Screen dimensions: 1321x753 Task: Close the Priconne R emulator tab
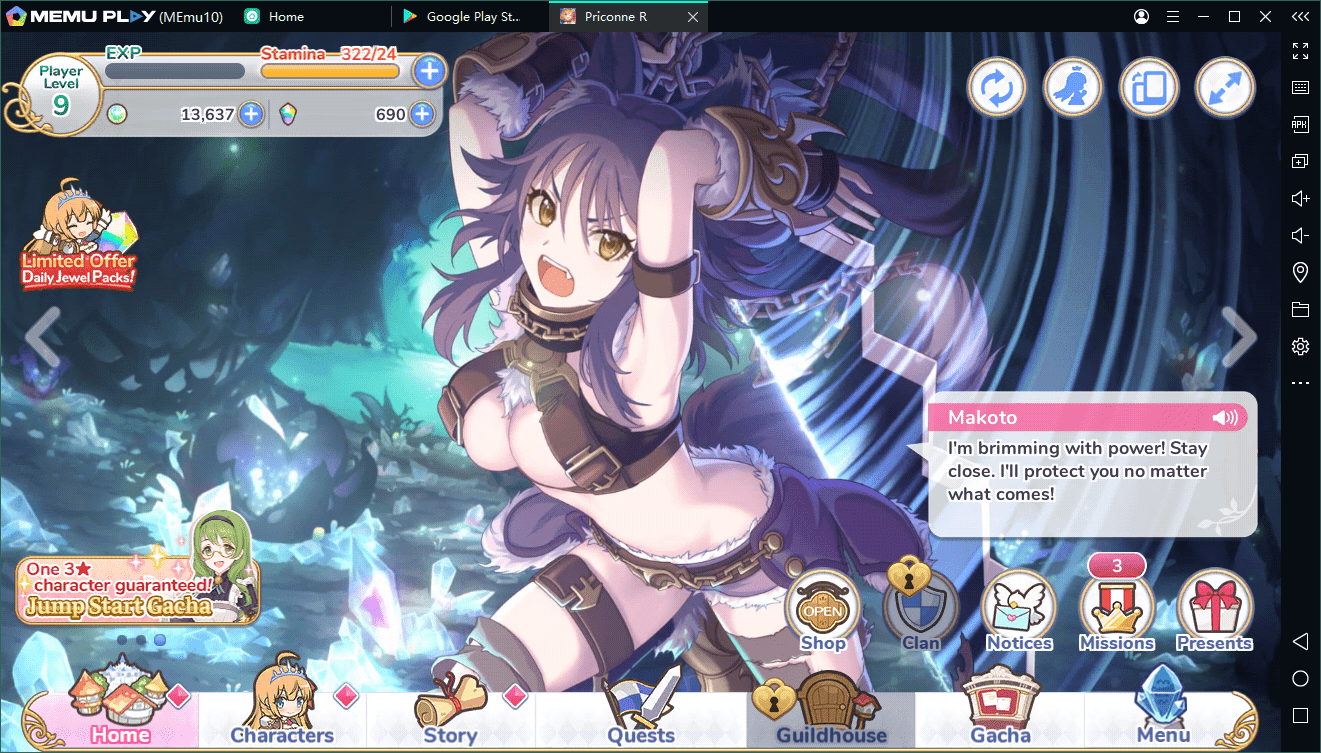(x=694, y=17)
